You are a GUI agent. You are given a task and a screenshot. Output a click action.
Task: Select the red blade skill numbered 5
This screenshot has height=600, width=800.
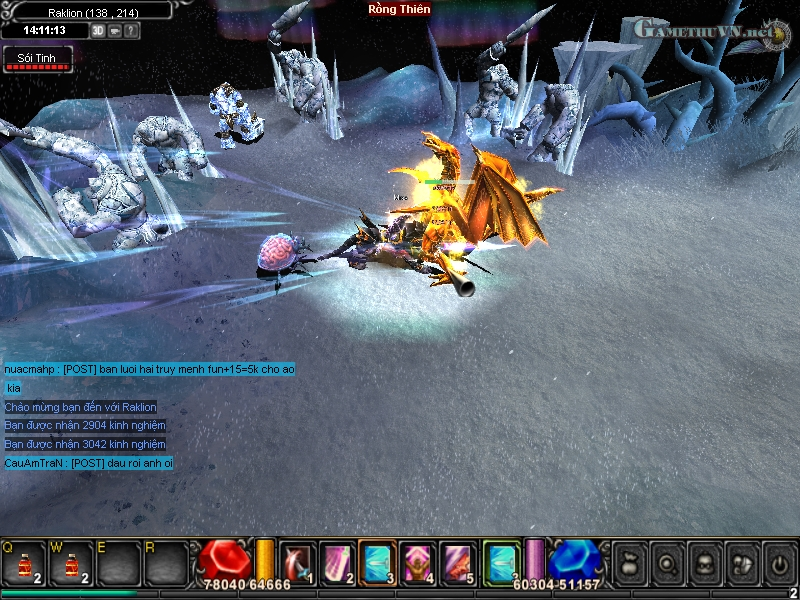coord(459,562)
